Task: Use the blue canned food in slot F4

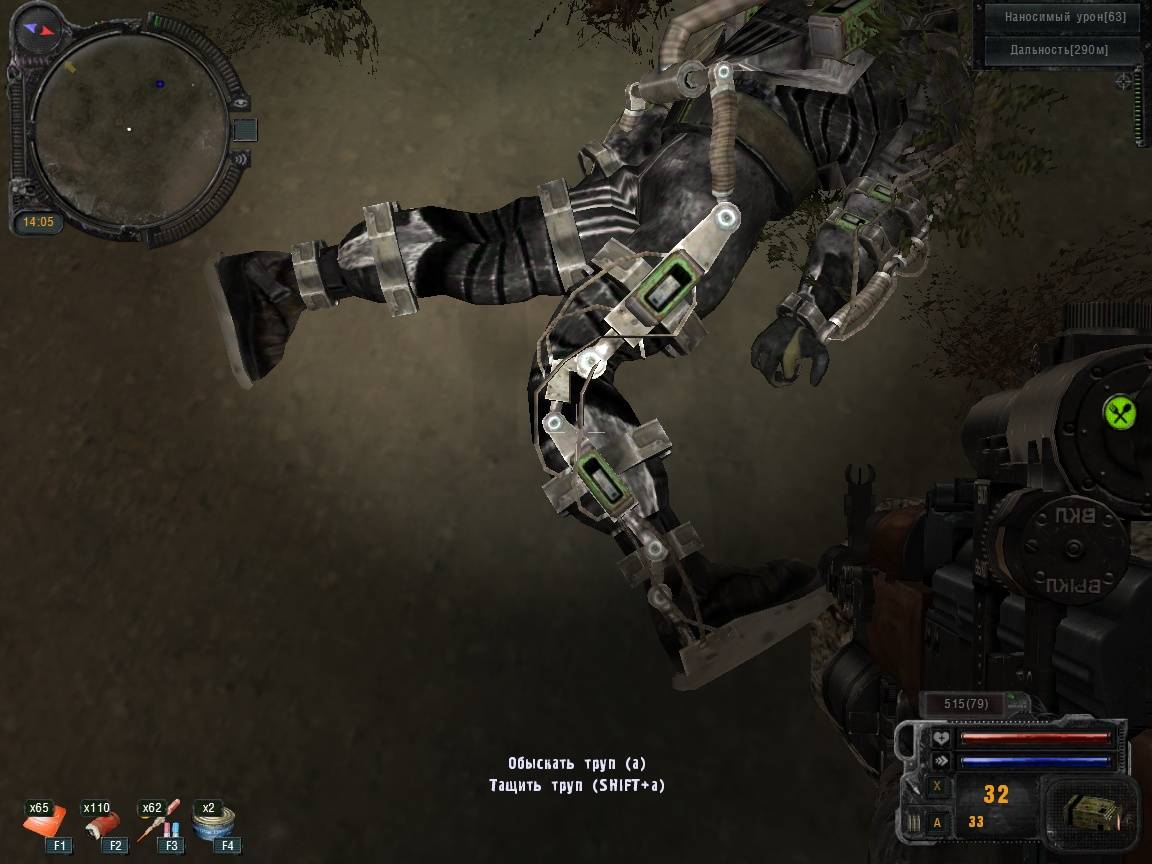Action: [215, 822]
